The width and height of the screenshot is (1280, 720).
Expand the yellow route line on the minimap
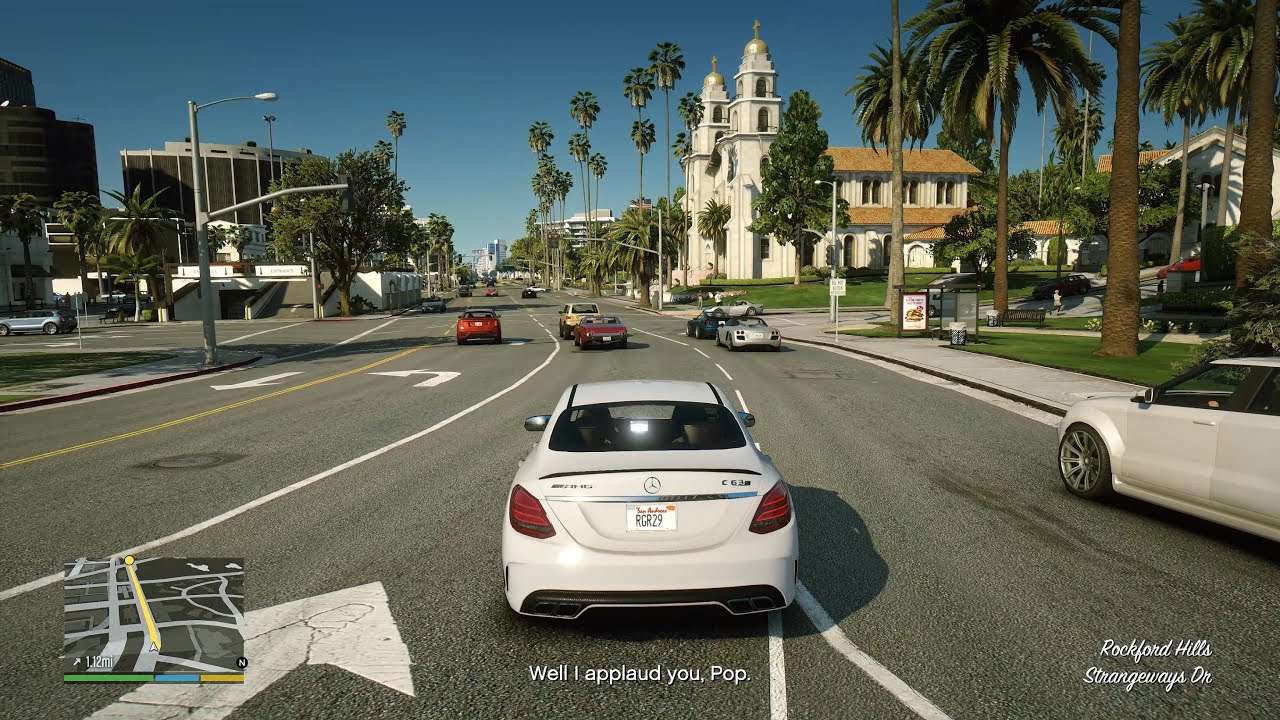[x=144, y=602]
